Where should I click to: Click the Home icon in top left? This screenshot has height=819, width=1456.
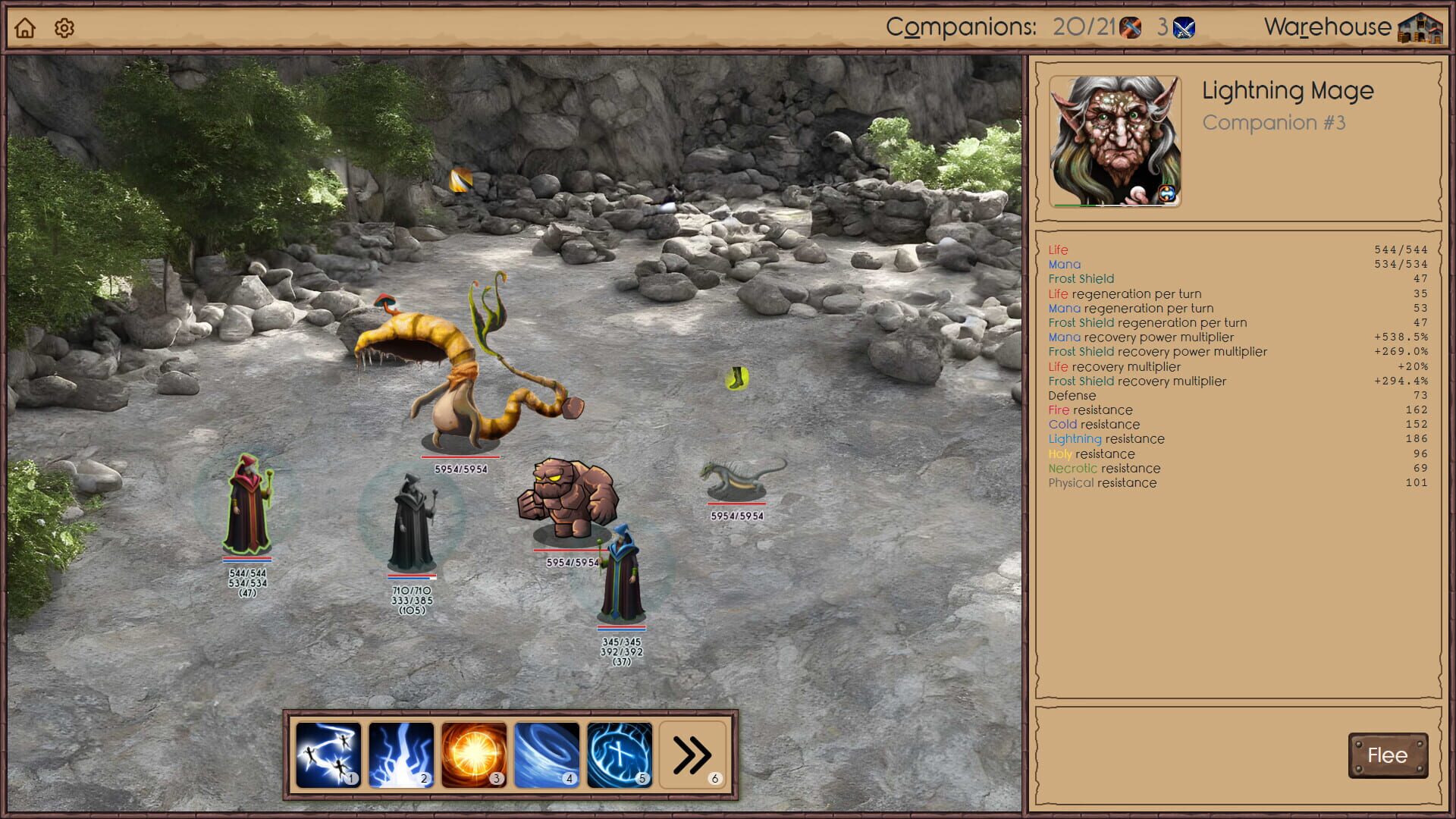(26, 27)
